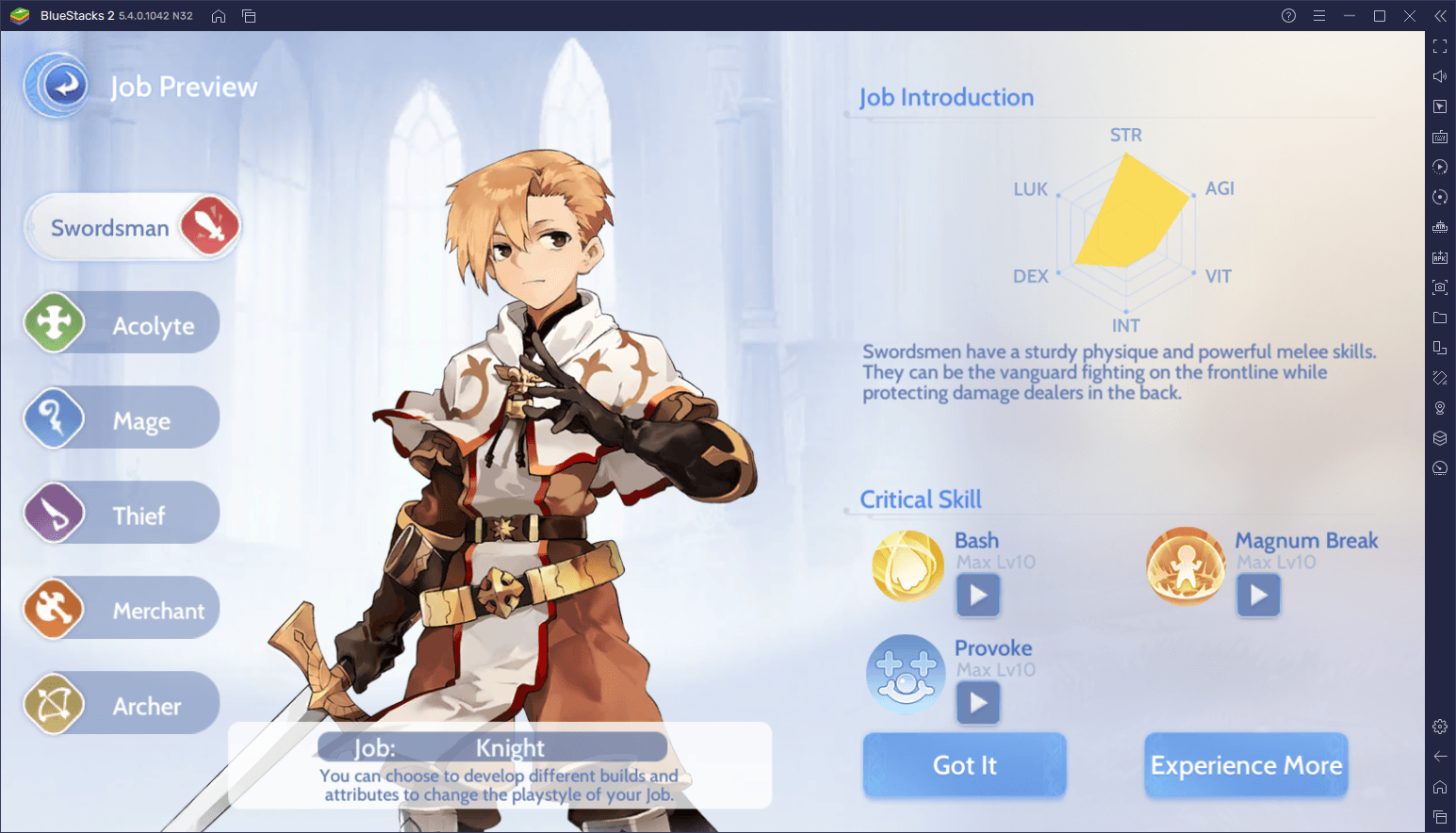
Task: Play the Bash skill preview video
Action: pos(977,595)
